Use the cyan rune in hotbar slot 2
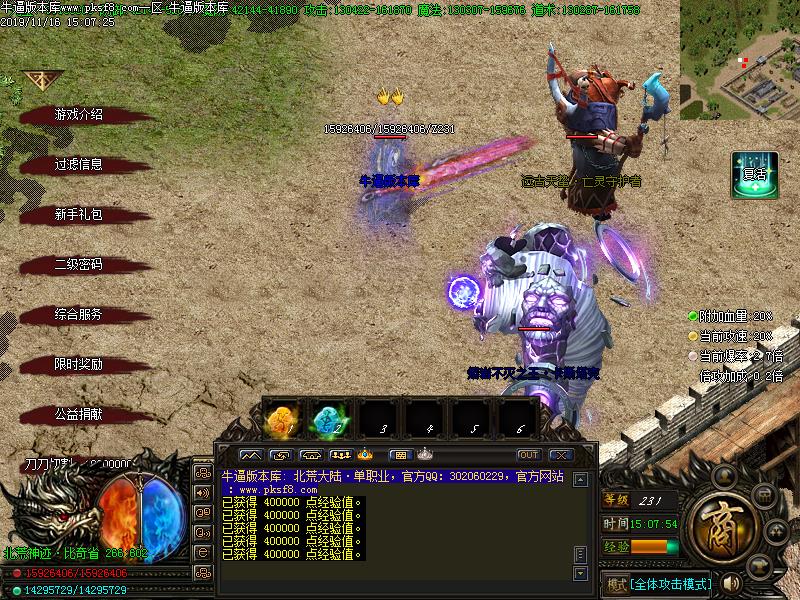The image size is (800, 600). point(330,420)
